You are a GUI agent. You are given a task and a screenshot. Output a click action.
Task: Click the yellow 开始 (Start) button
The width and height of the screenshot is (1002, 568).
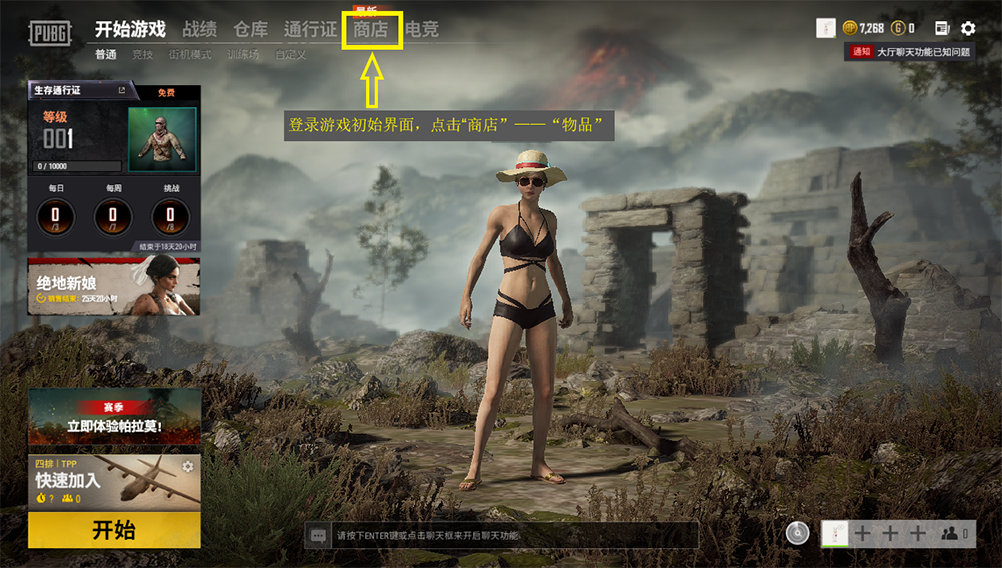tap(114, 530)
